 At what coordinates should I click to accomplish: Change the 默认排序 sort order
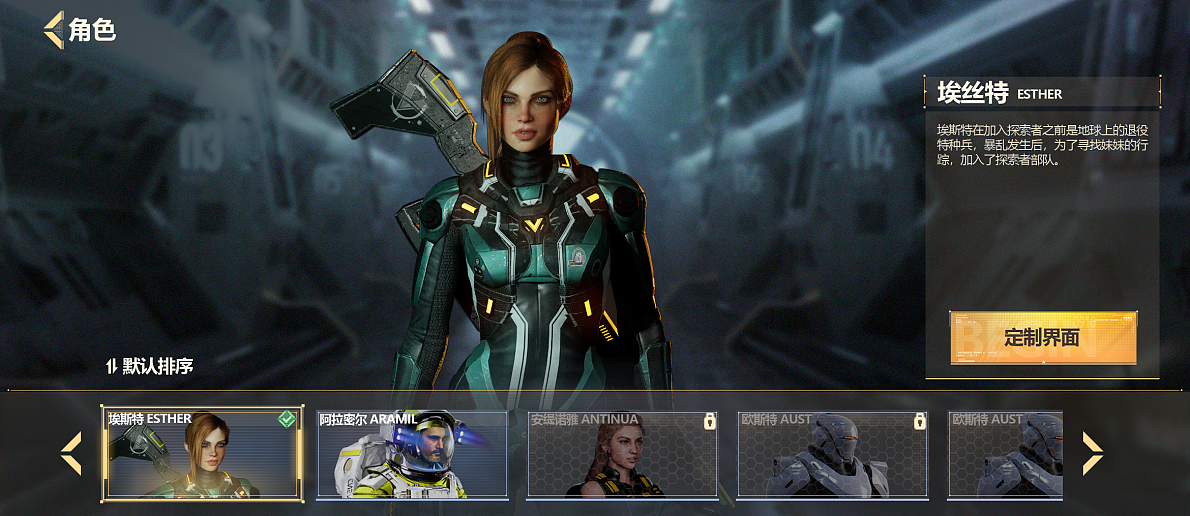coord(150,366)
